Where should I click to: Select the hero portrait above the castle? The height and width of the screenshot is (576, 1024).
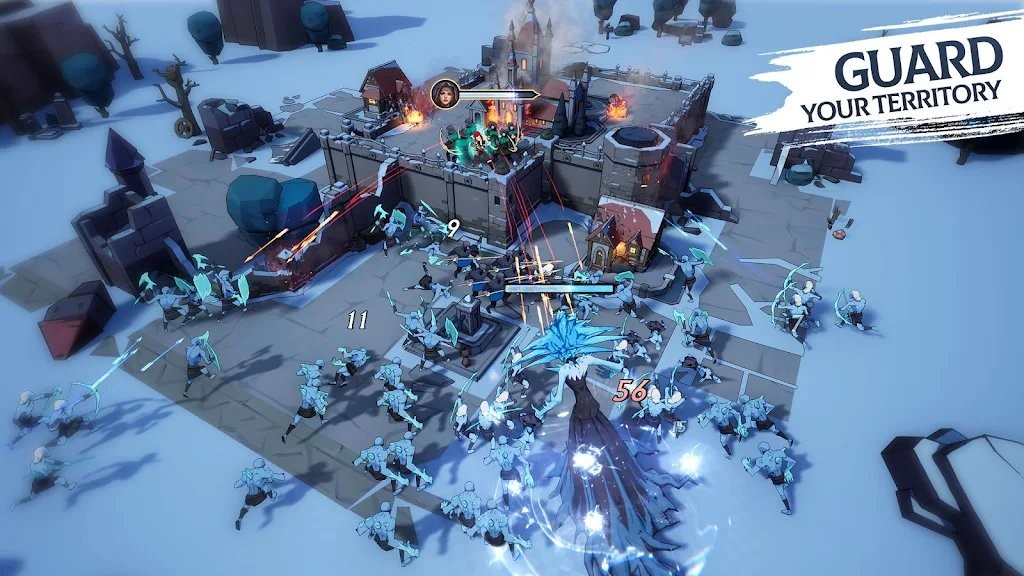[444, 94]
